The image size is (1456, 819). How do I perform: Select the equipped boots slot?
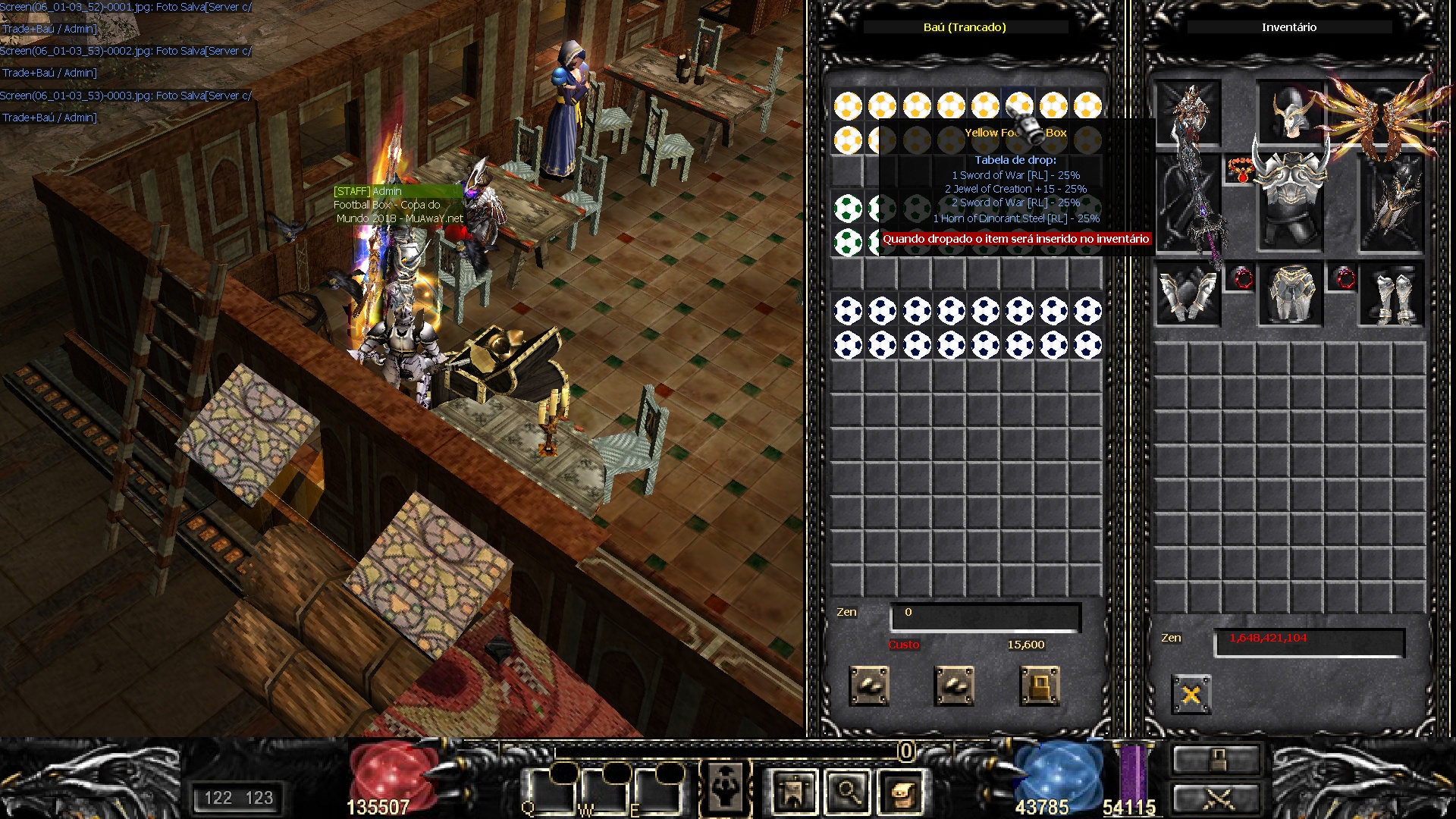point(1392,294)
